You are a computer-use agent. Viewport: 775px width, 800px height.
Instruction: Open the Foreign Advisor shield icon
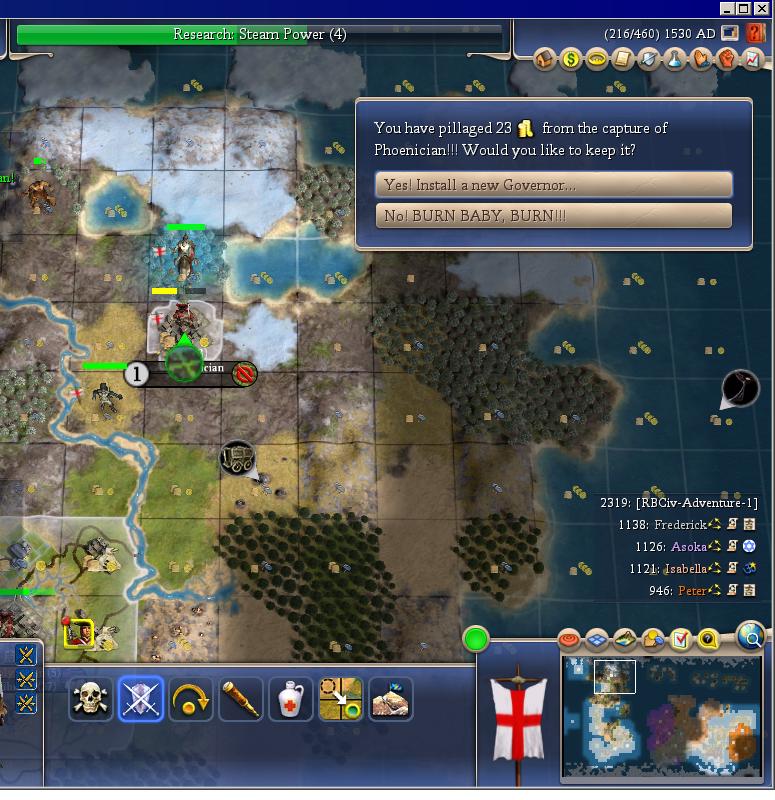coord(649,59)
